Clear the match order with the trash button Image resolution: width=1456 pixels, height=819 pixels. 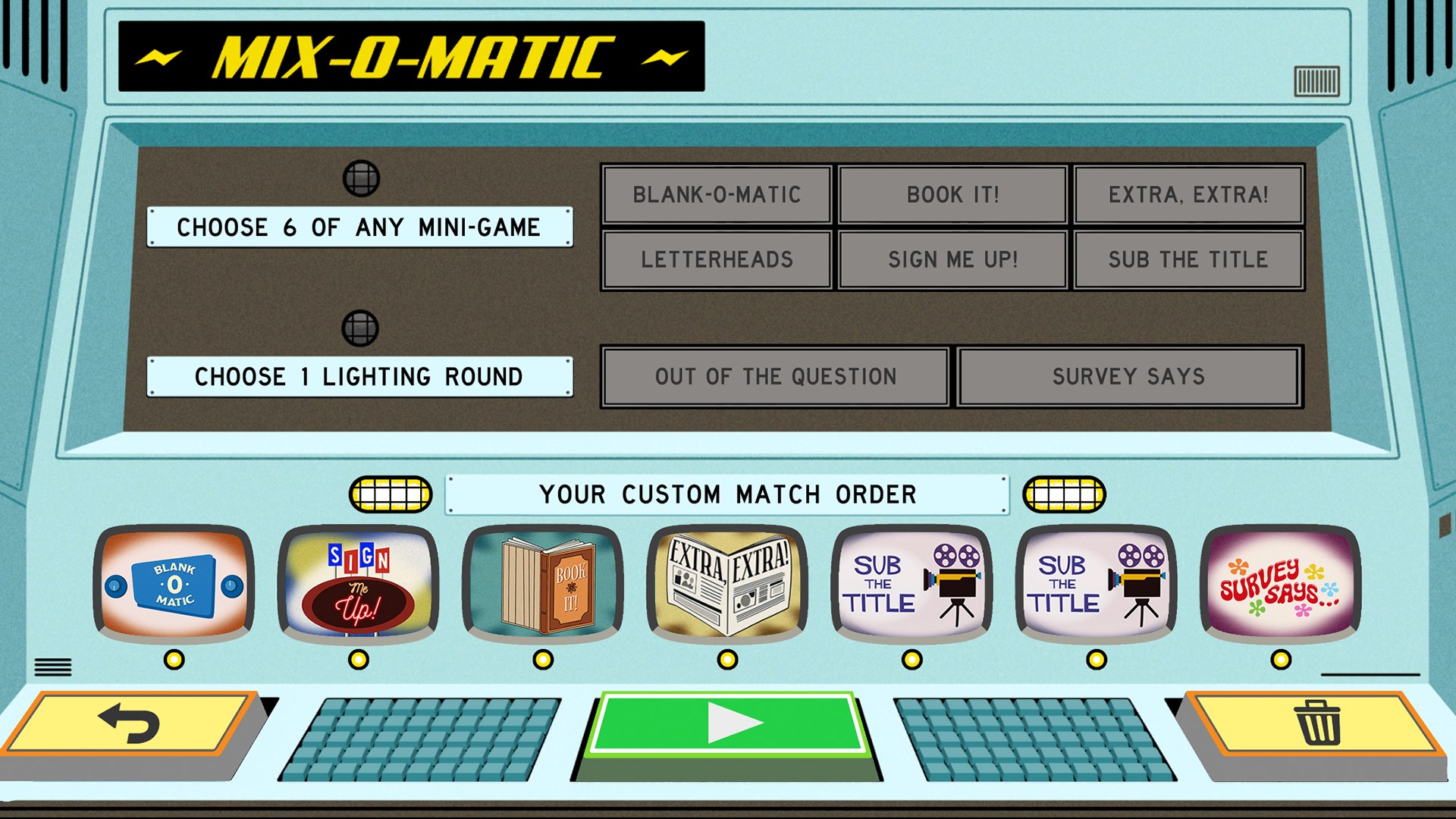point(1317,724)
